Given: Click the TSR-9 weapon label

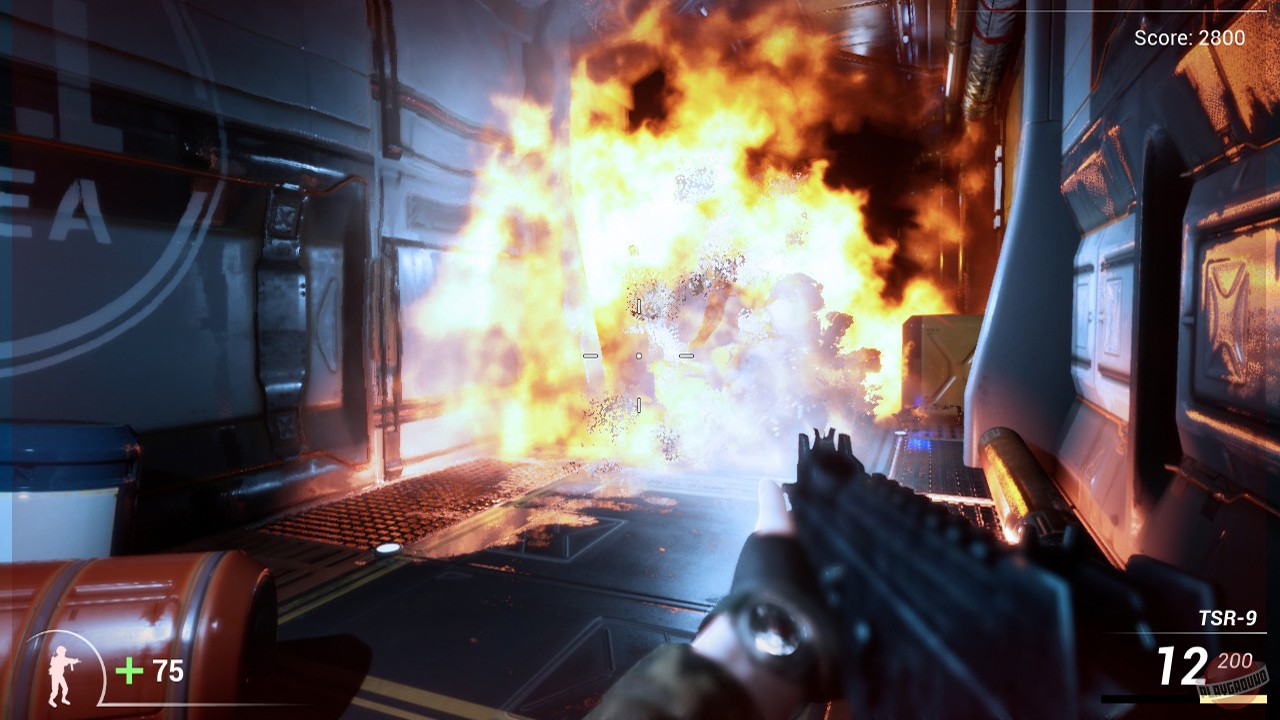Looking at the screenshot, I should tap(1230, 615).
